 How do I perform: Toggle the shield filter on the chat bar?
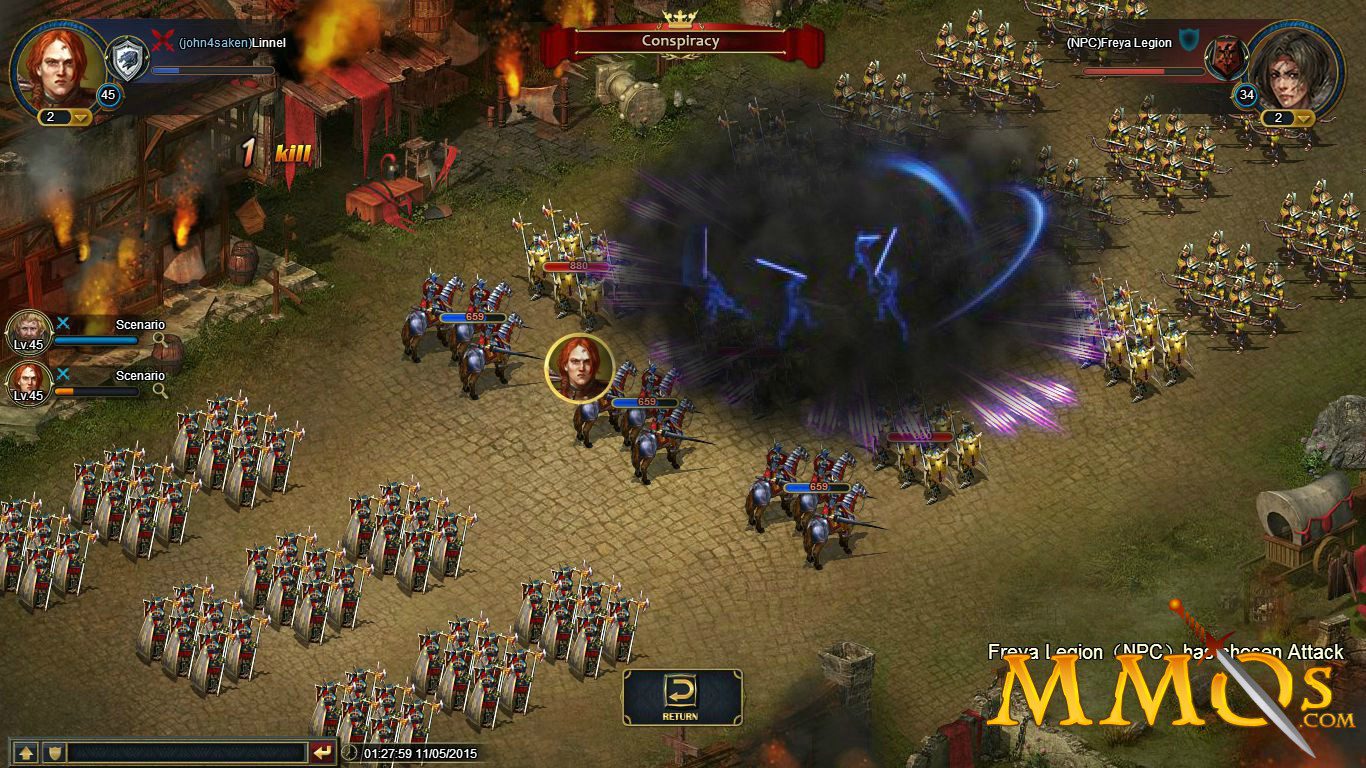(x=55, y=753)
